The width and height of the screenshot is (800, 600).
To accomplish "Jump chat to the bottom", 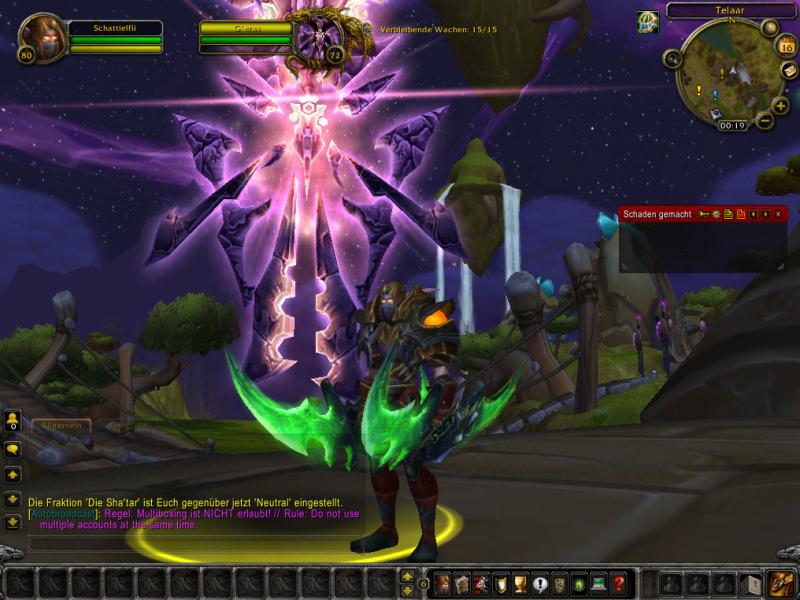I will click(x=13, y=522).
